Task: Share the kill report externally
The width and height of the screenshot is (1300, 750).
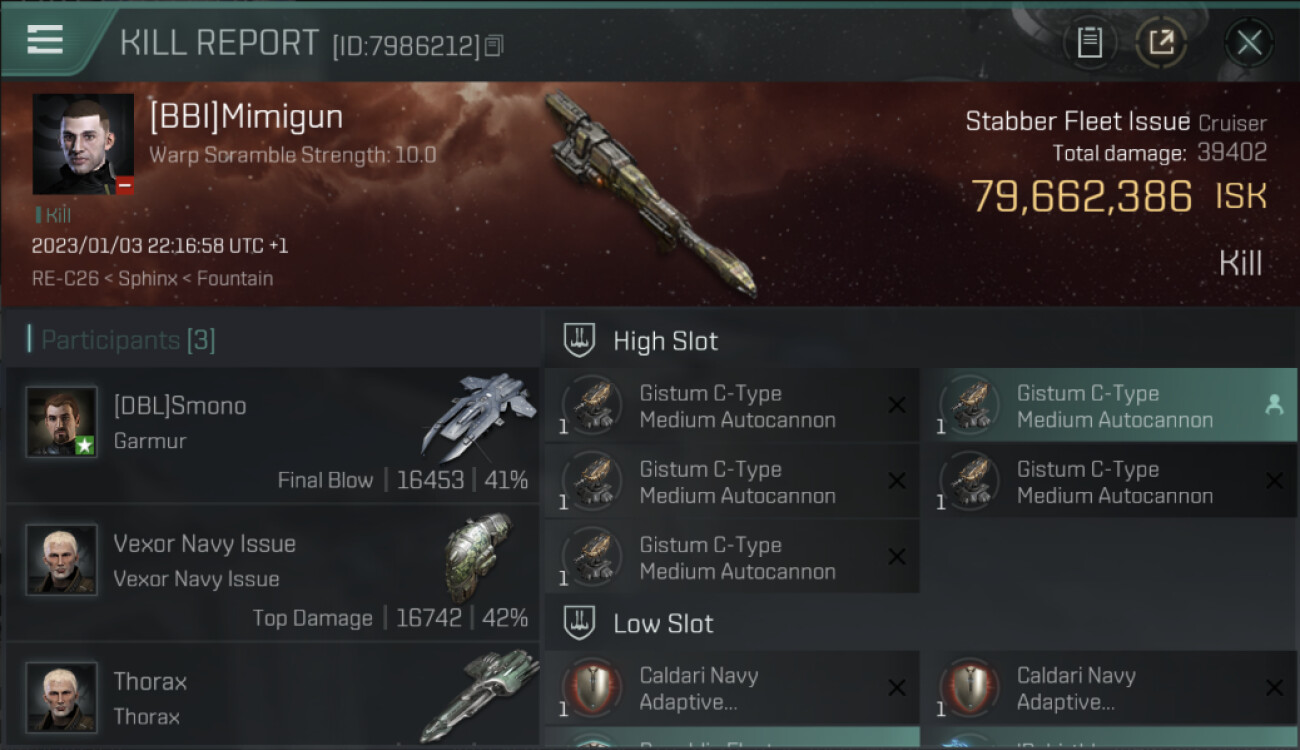Action: (x=1161, y=42)
